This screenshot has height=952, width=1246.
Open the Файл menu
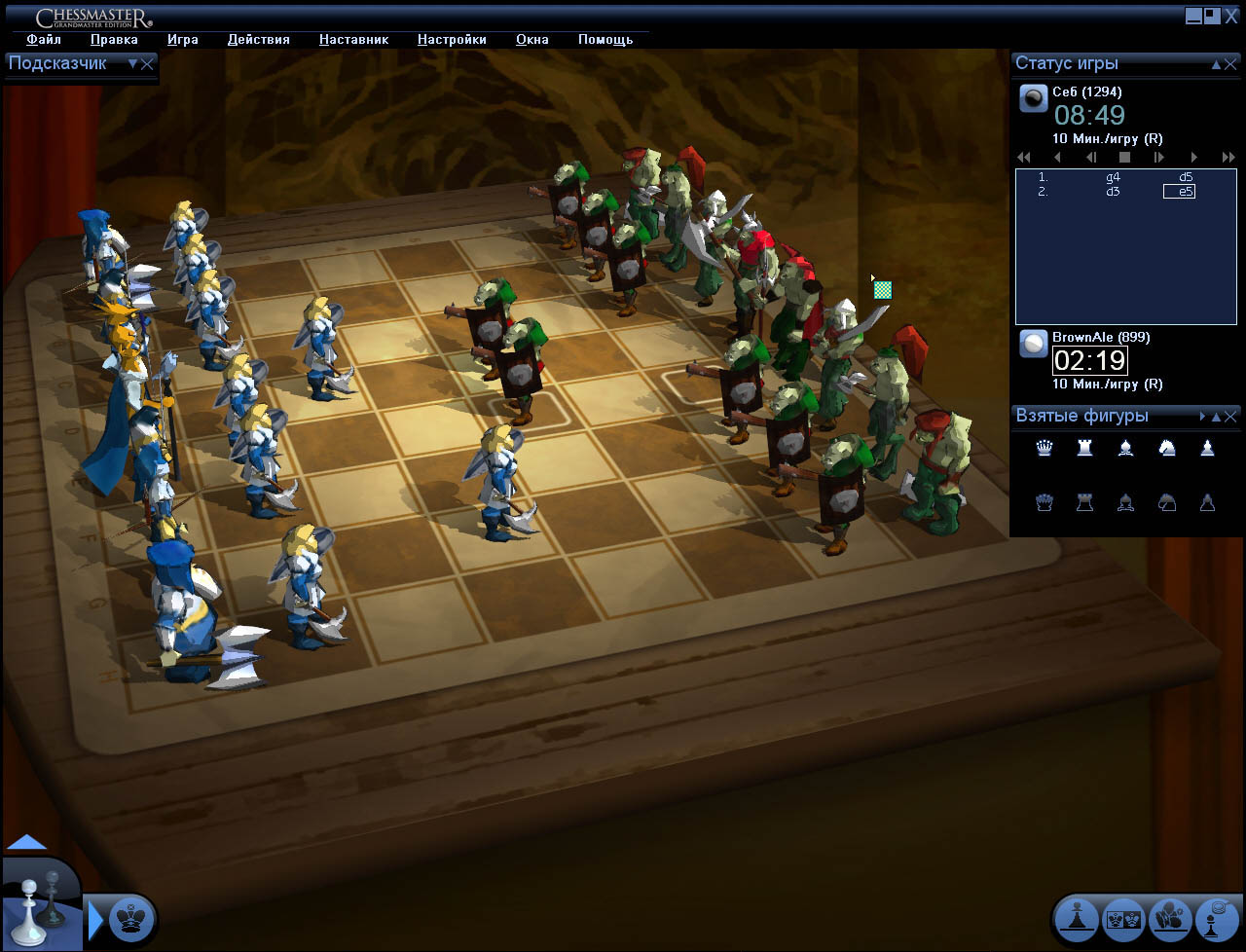[x=44, y=40]
